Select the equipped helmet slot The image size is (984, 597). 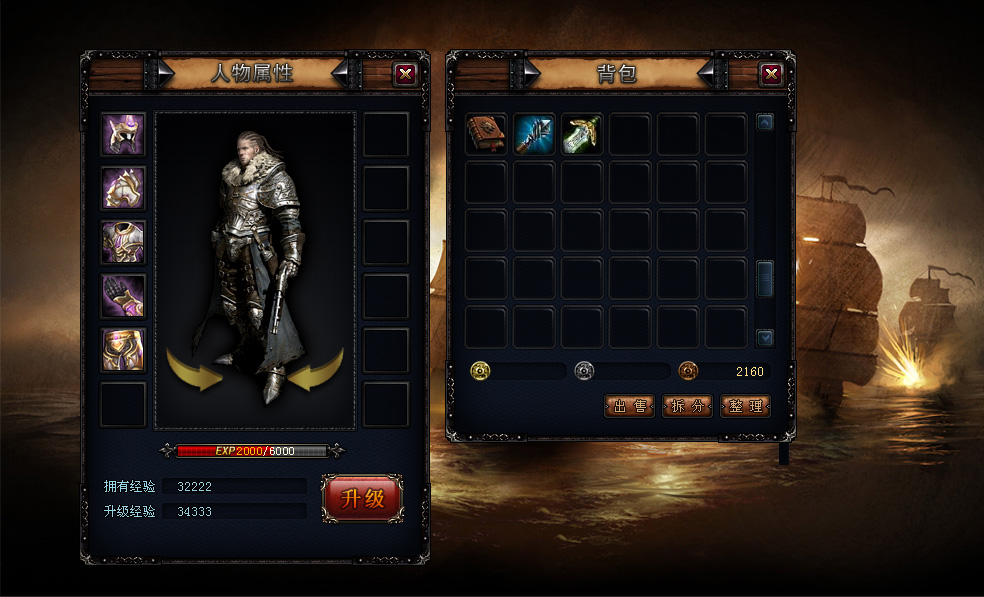pyautogui.click(x=123, y=135)
